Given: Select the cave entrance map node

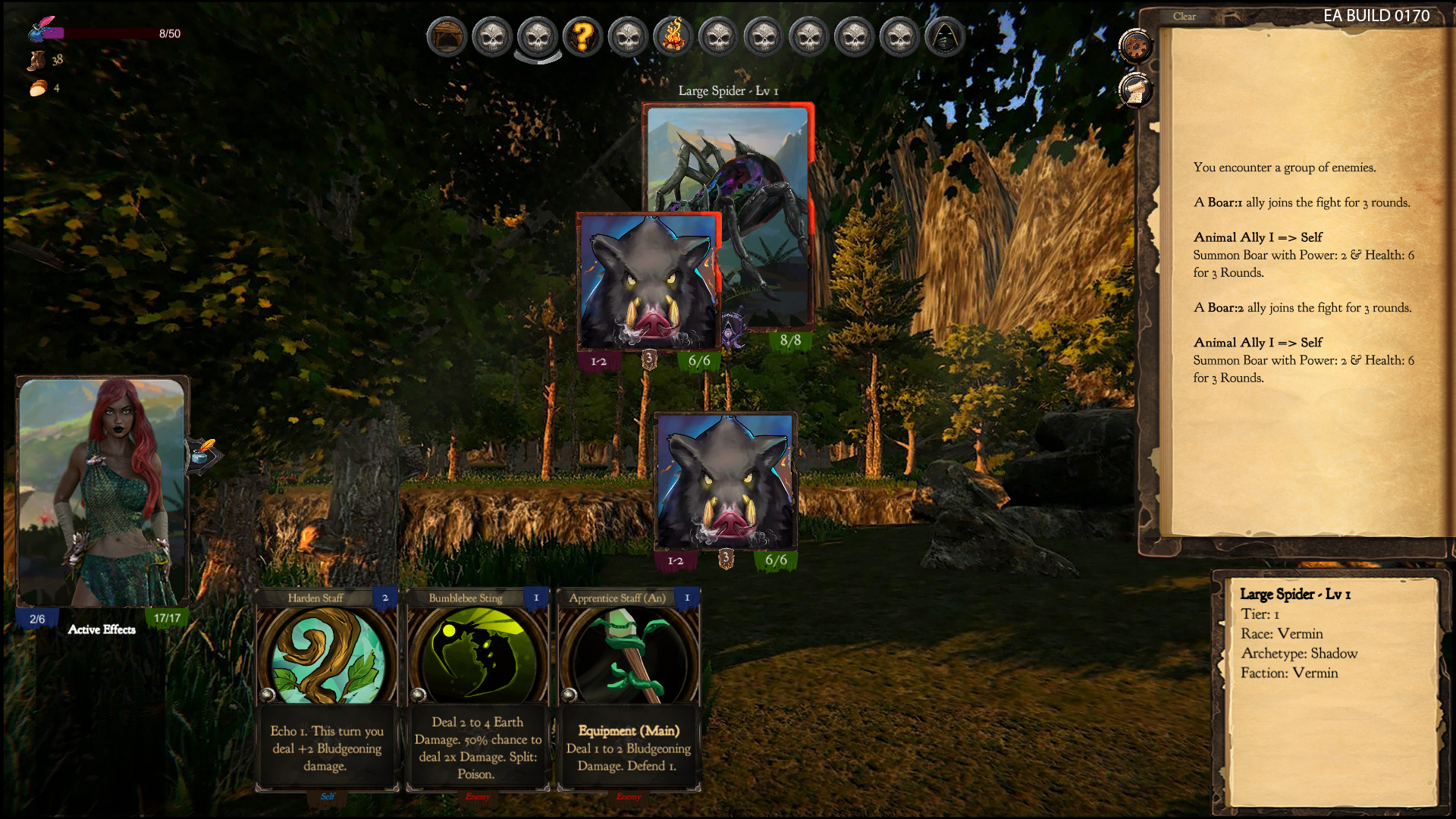Looking at the screenshot, I should pyautogui.click(x=446, y=36).
